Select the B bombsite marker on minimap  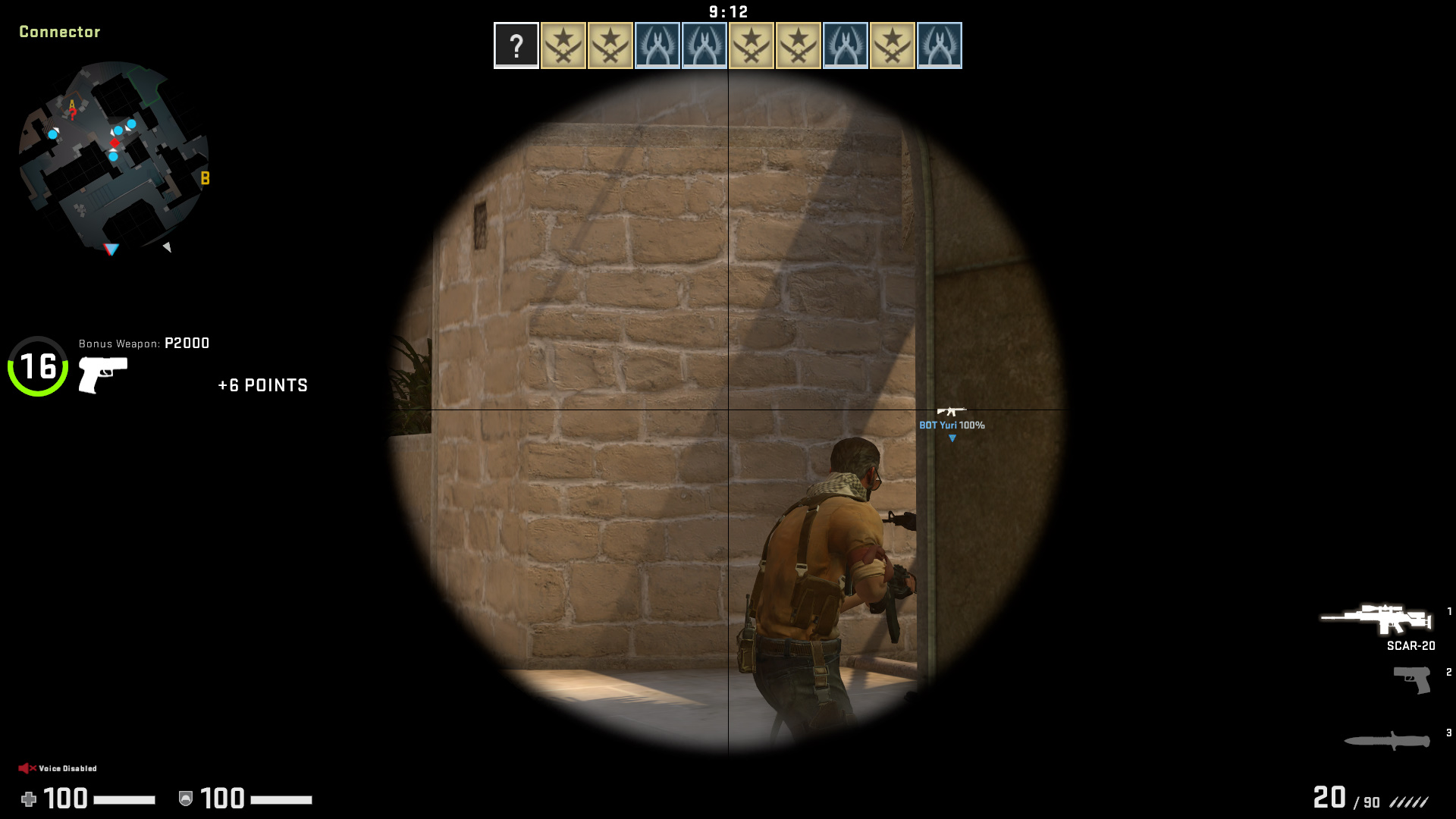[x=203, y=179]
